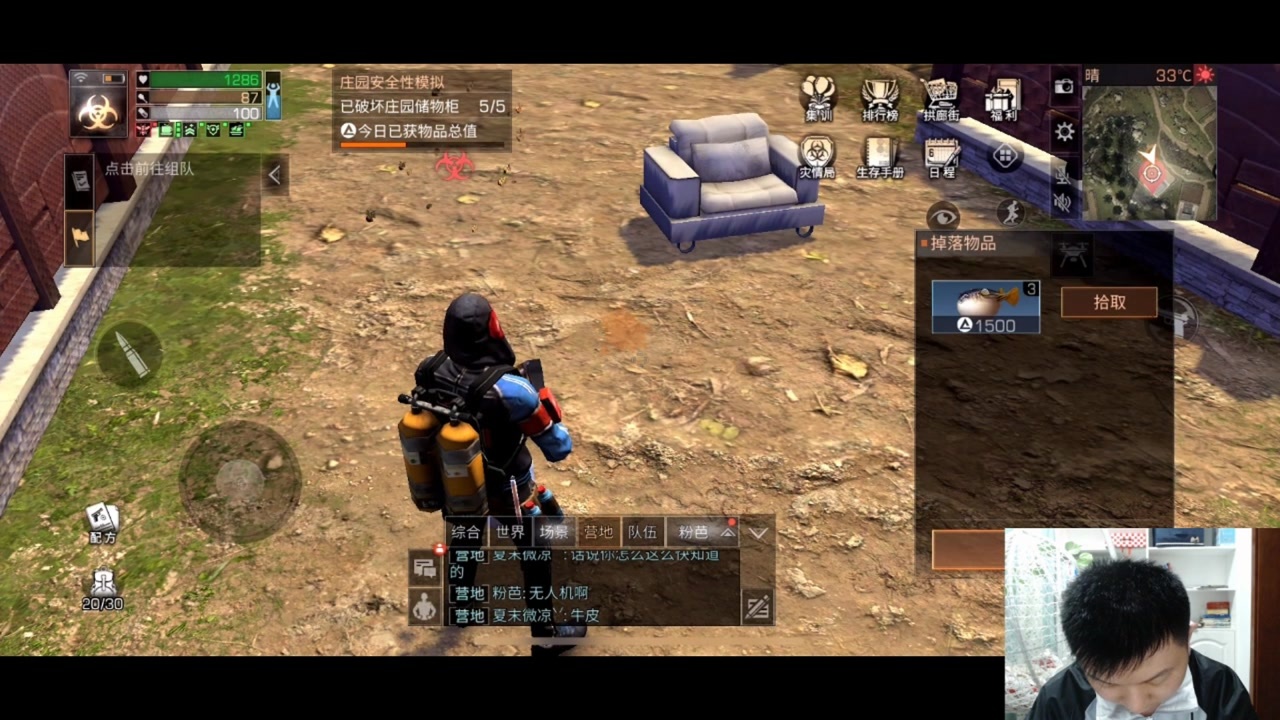Switch chat to the 营地 tab

(x=598, y=532)
